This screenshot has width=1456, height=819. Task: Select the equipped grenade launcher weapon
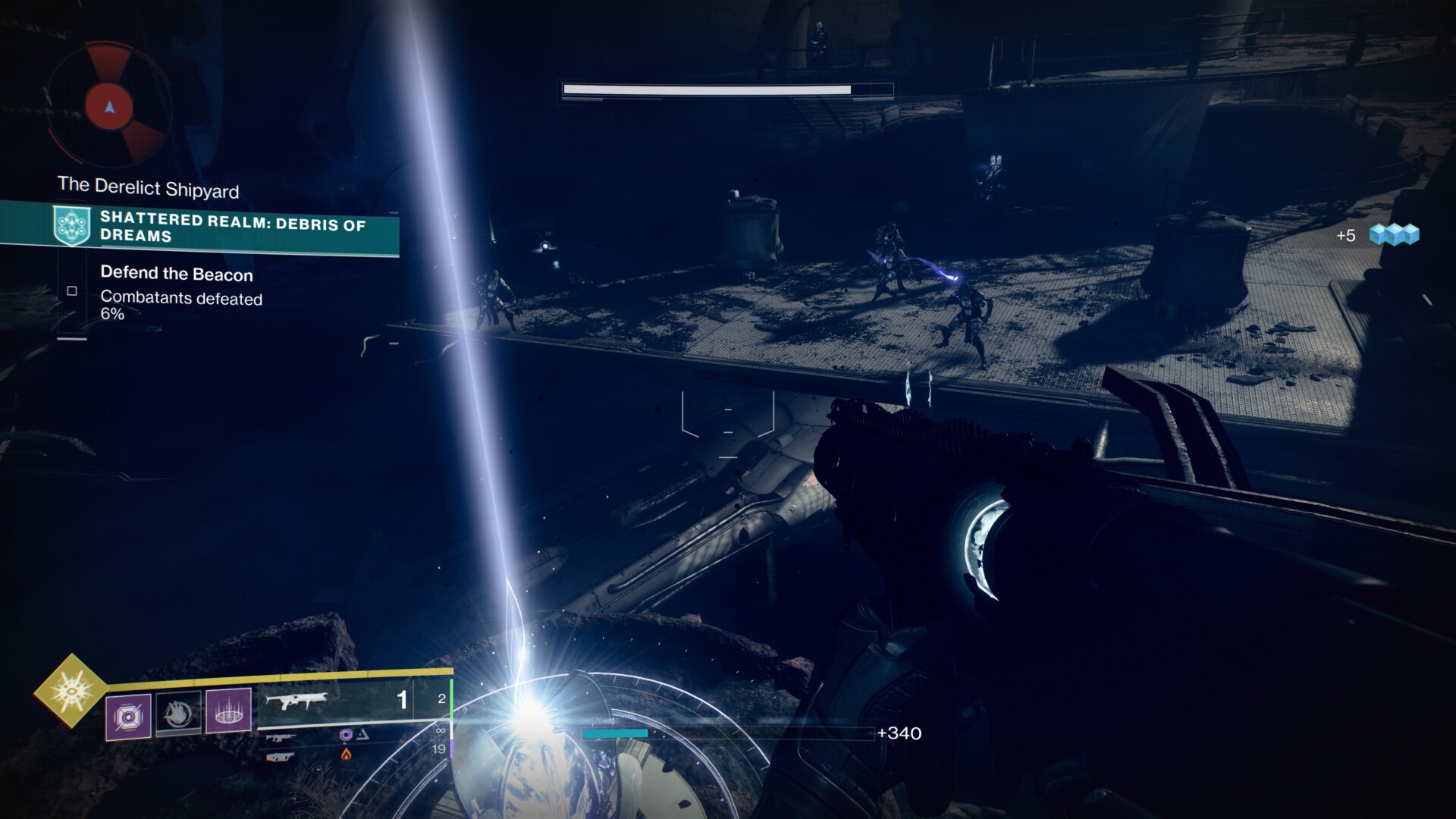(x=296, y=701)
